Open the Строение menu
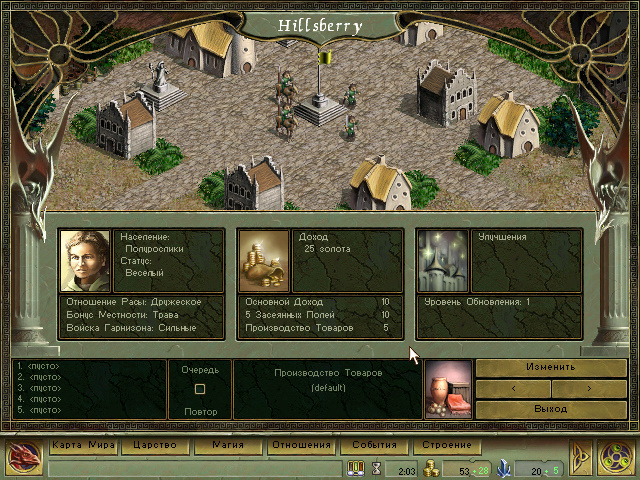Screen dimensions: 640x480 [x=447, y=445]
